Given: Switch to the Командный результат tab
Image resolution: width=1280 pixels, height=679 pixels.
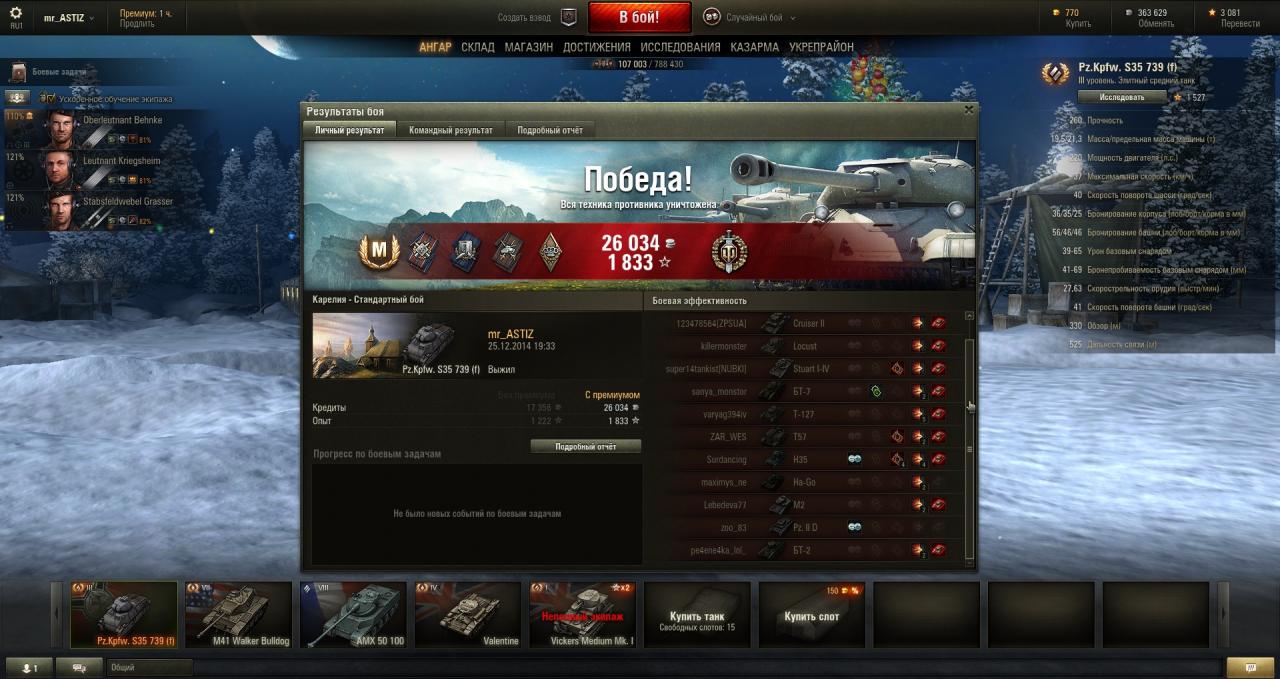Looking at the screenshot, I should [450, 130].
